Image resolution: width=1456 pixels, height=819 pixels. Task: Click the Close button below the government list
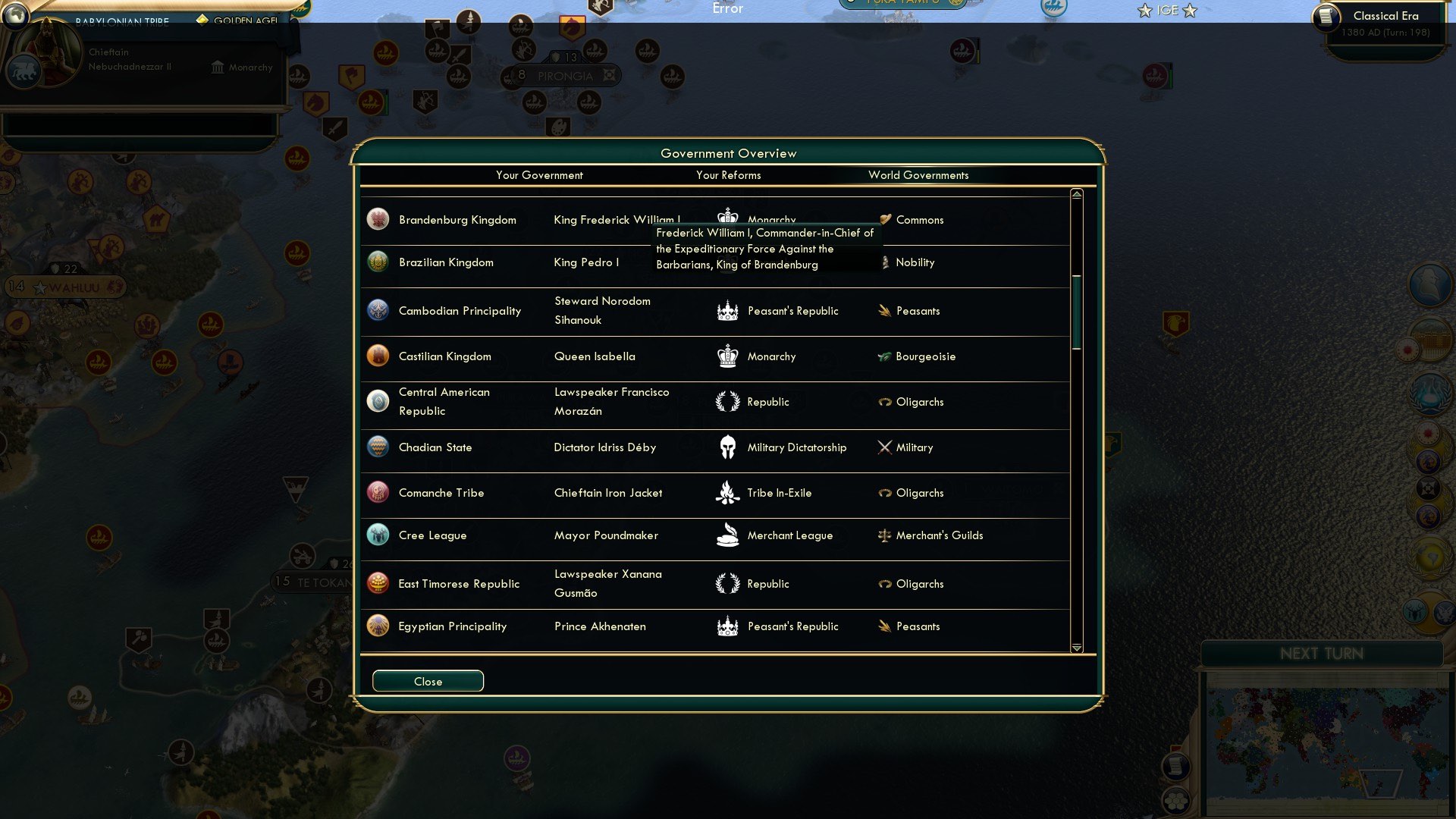(427, 680)
